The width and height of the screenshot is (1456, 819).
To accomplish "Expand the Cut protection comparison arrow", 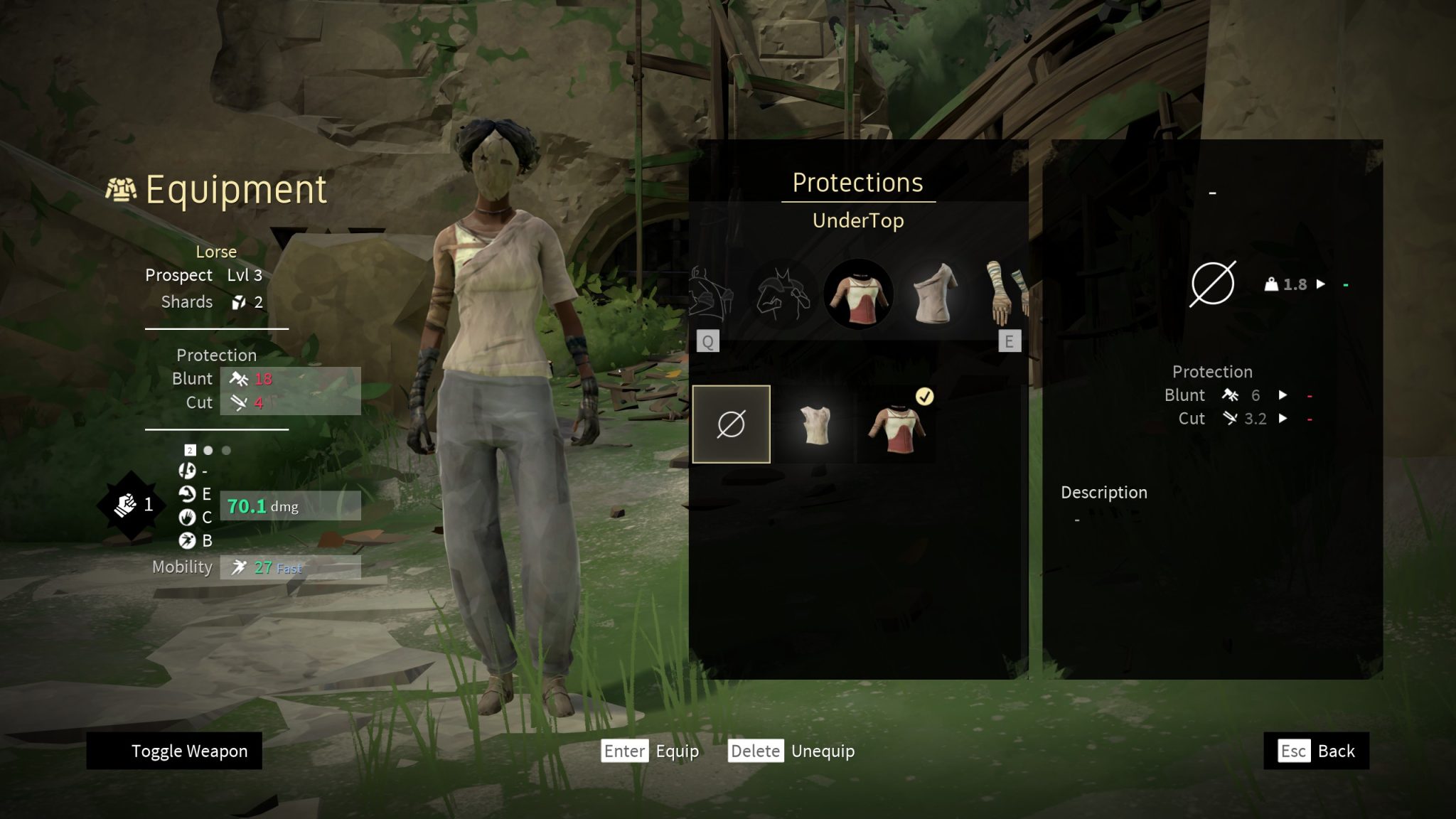I will pyautogui.click(x=1283, y=419).
